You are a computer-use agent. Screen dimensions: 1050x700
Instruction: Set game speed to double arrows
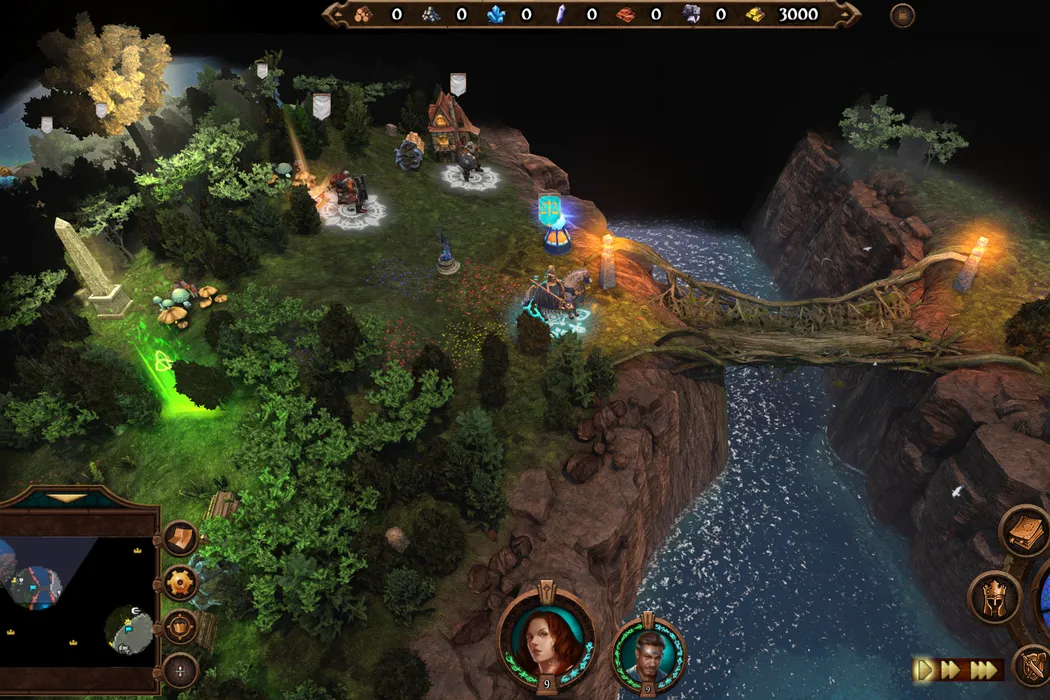tap(953, 669)
